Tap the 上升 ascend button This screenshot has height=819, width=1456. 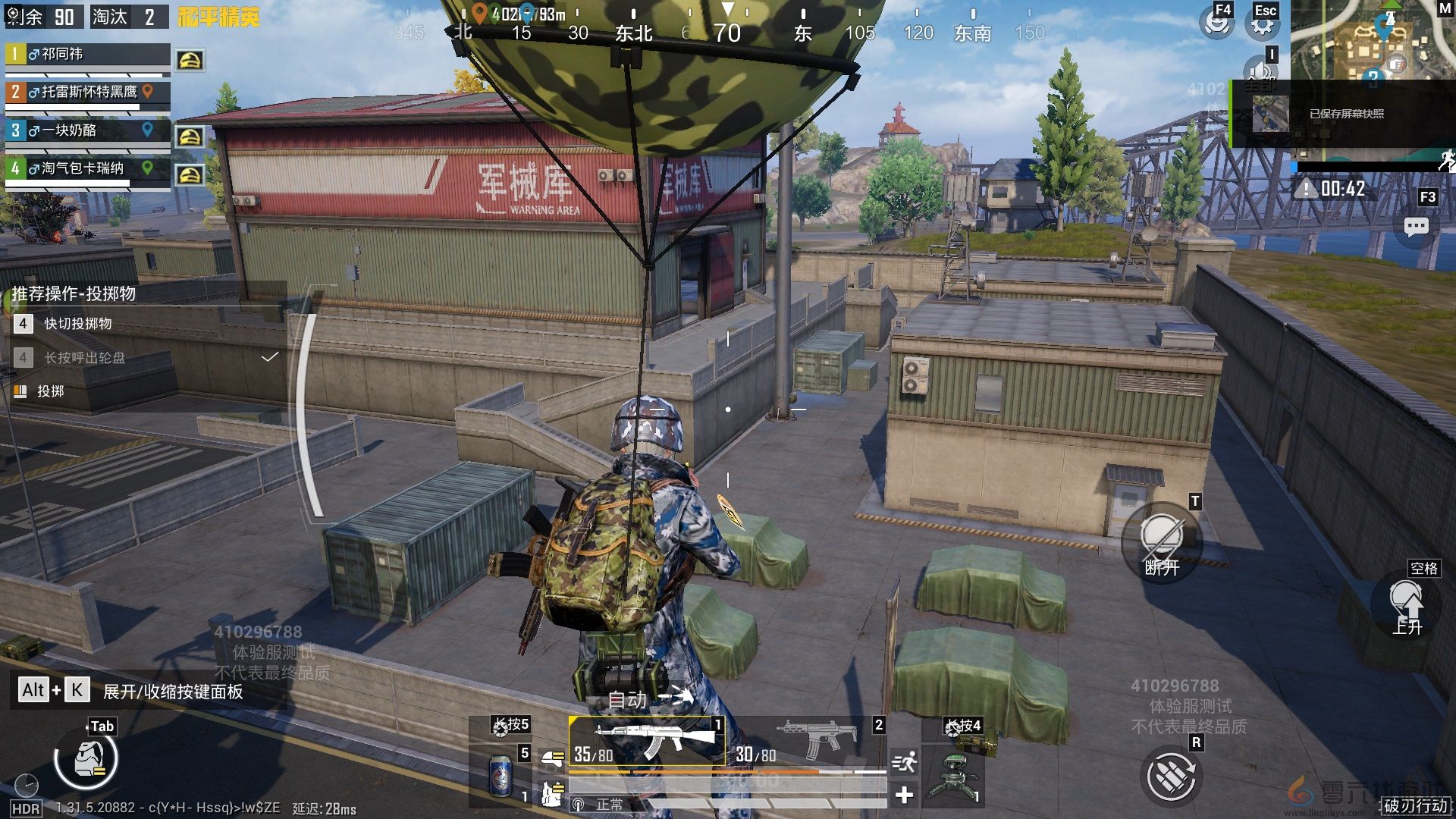click(x=1407, y=605)
